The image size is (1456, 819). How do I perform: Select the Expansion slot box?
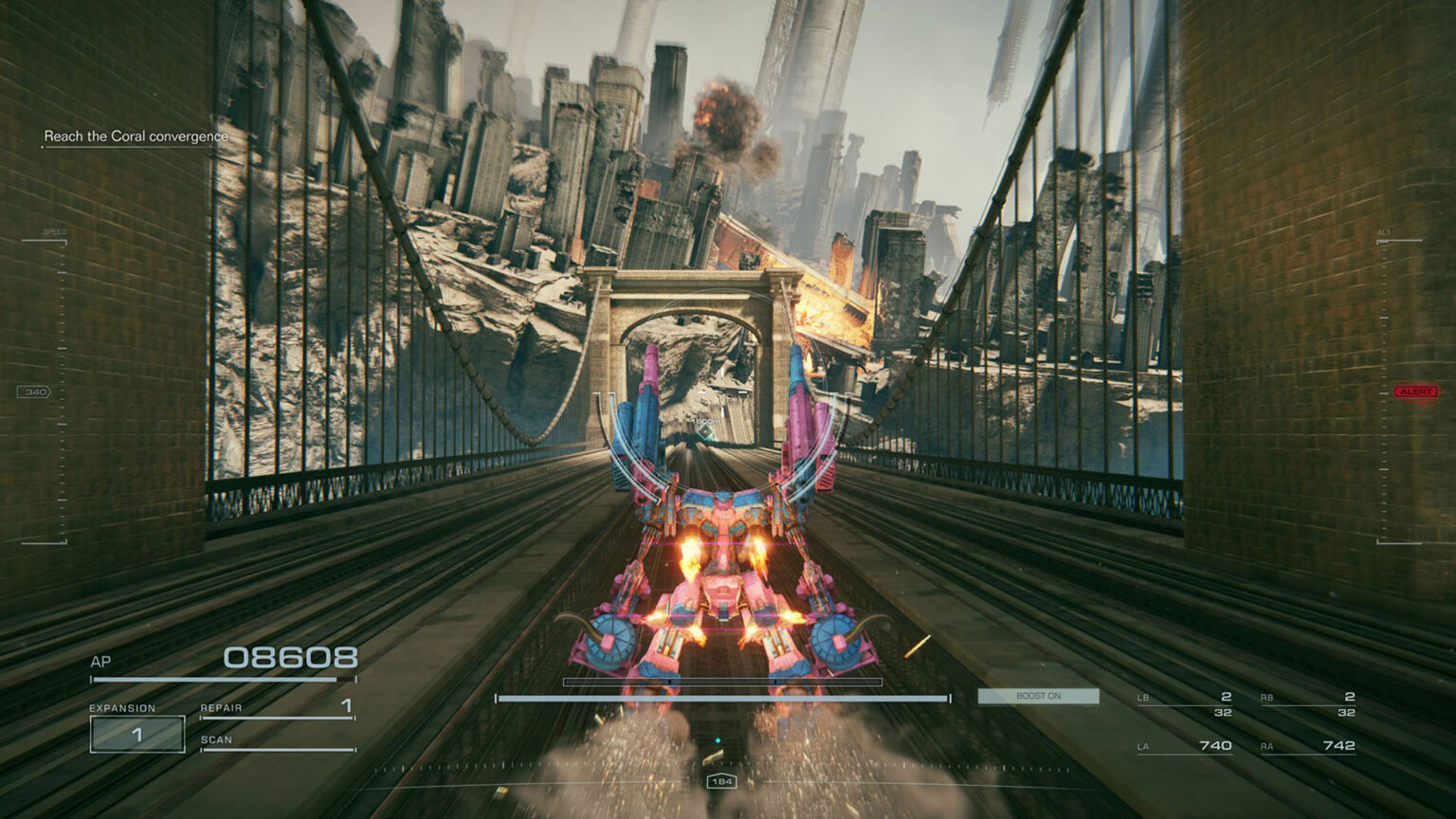coord(137,734)
